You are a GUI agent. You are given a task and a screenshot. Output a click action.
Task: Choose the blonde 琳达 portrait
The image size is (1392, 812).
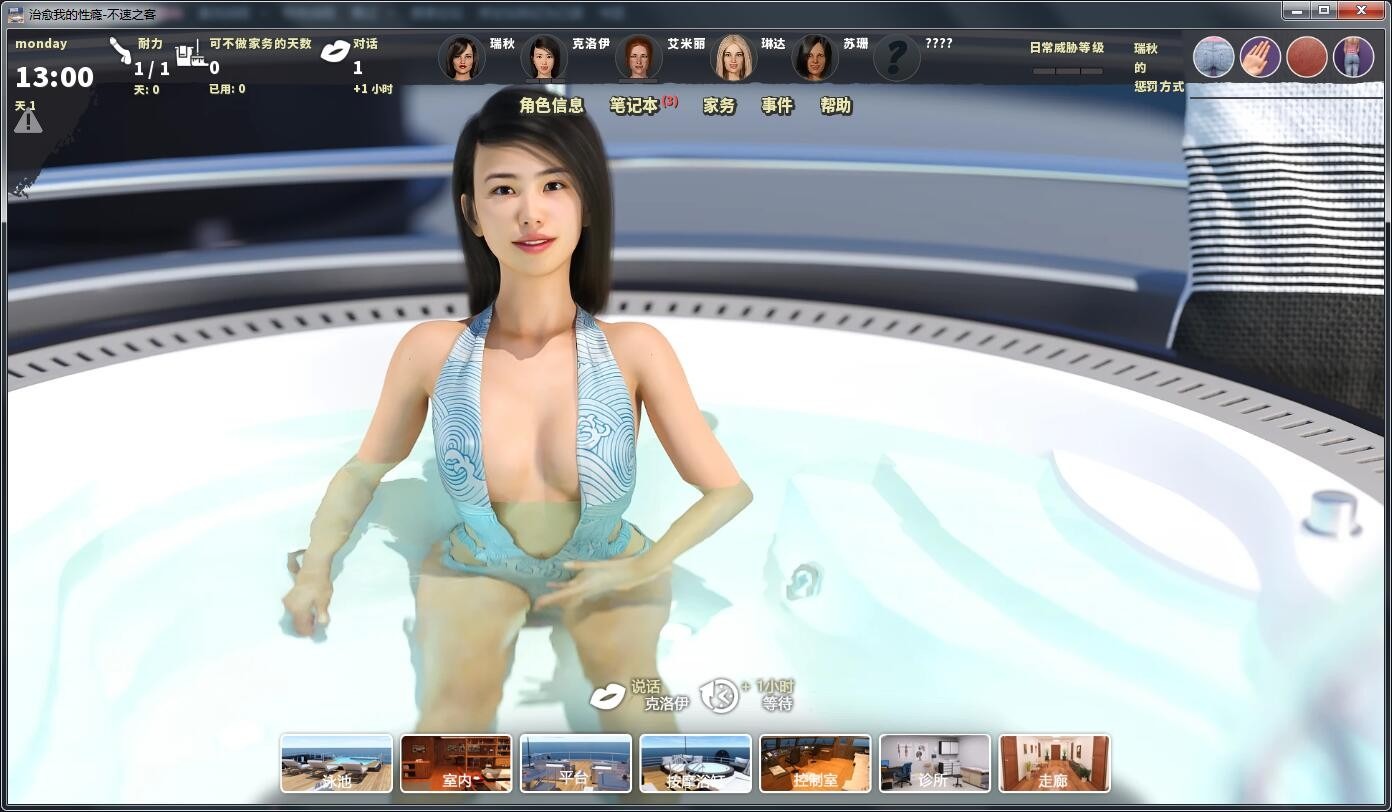point(732,59)
